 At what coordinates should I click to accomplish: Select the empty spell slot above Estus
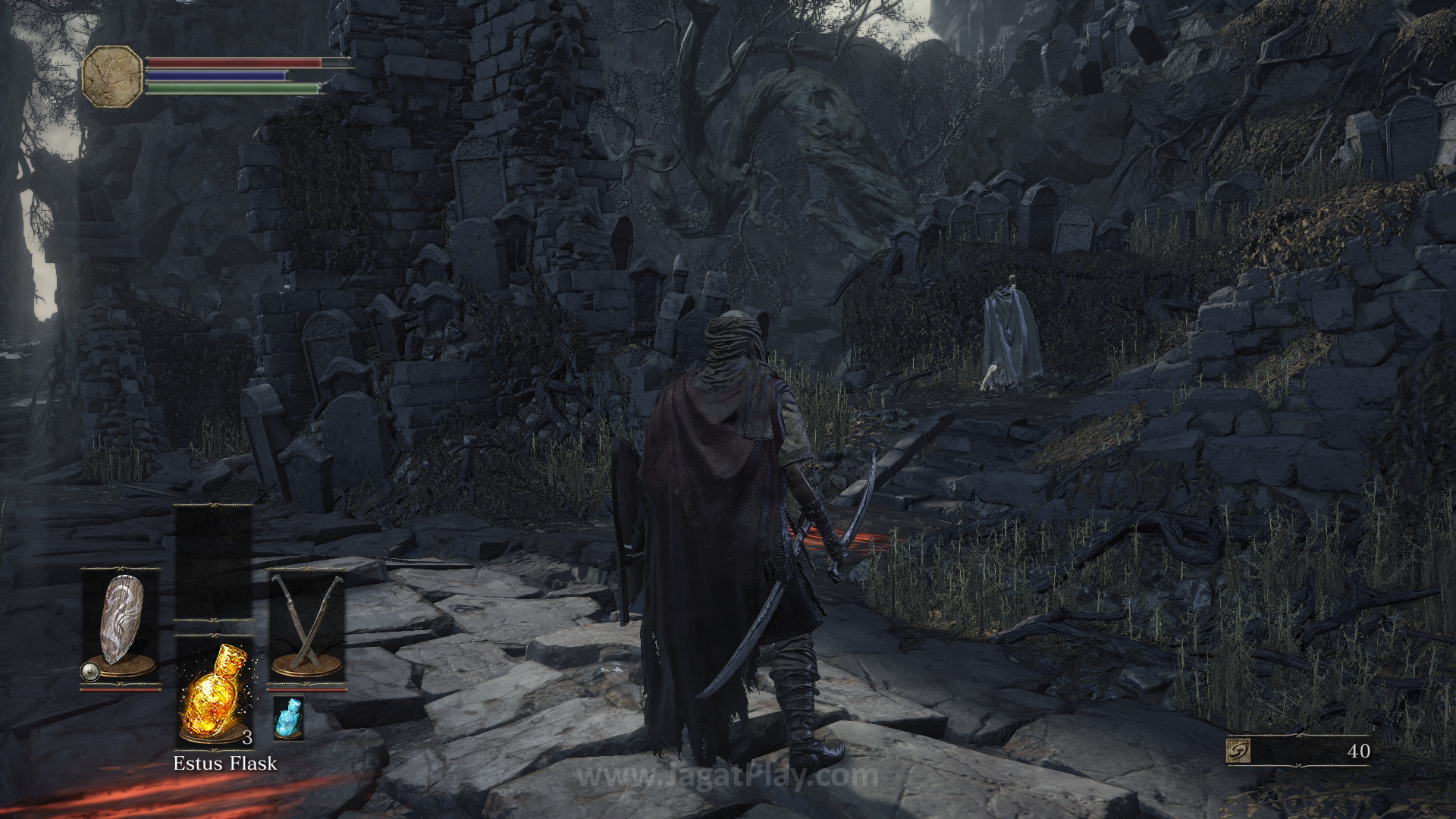214,561
